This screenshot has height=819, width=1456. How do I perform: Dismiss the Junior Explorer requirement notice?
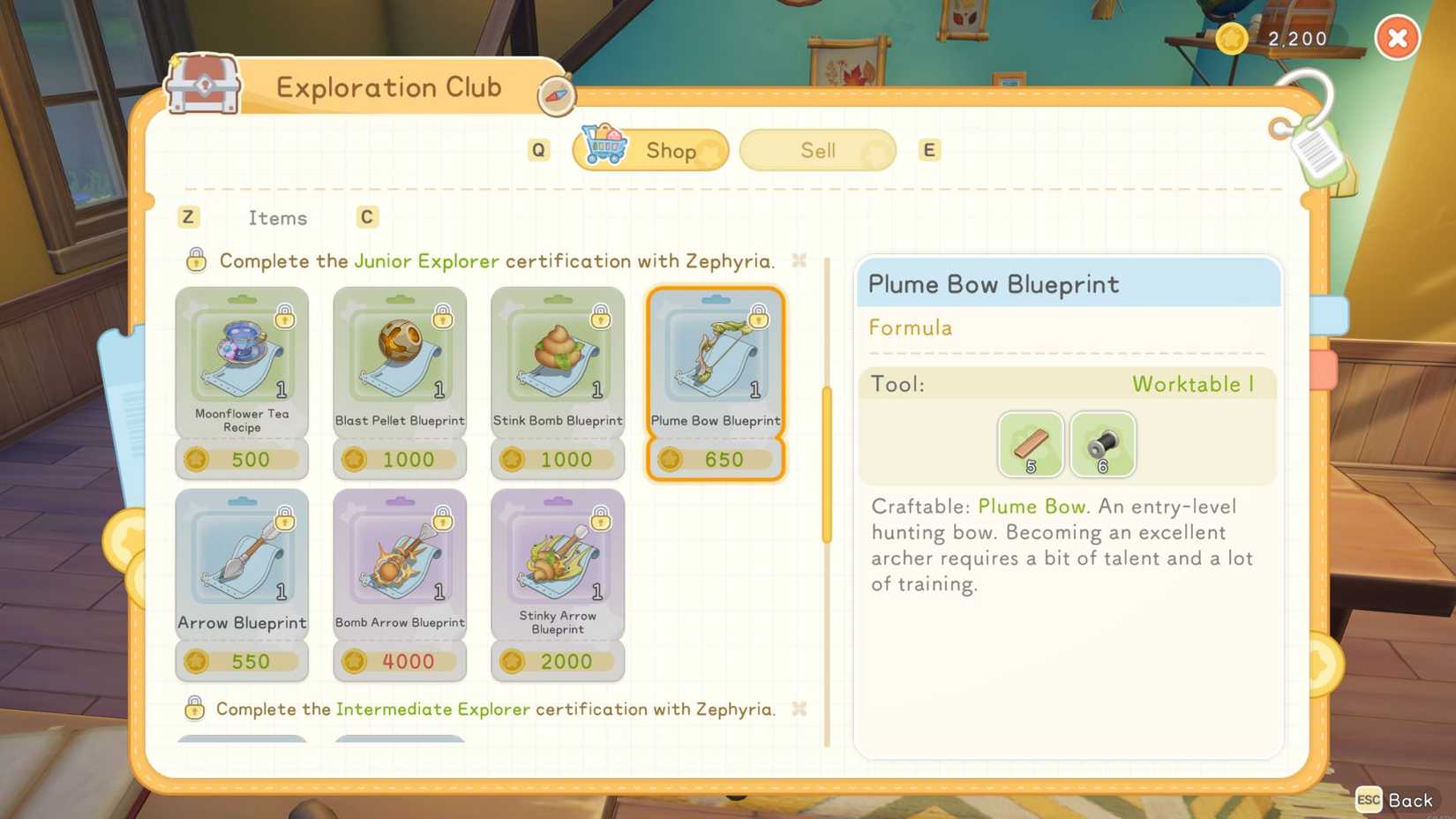point(799,260)
